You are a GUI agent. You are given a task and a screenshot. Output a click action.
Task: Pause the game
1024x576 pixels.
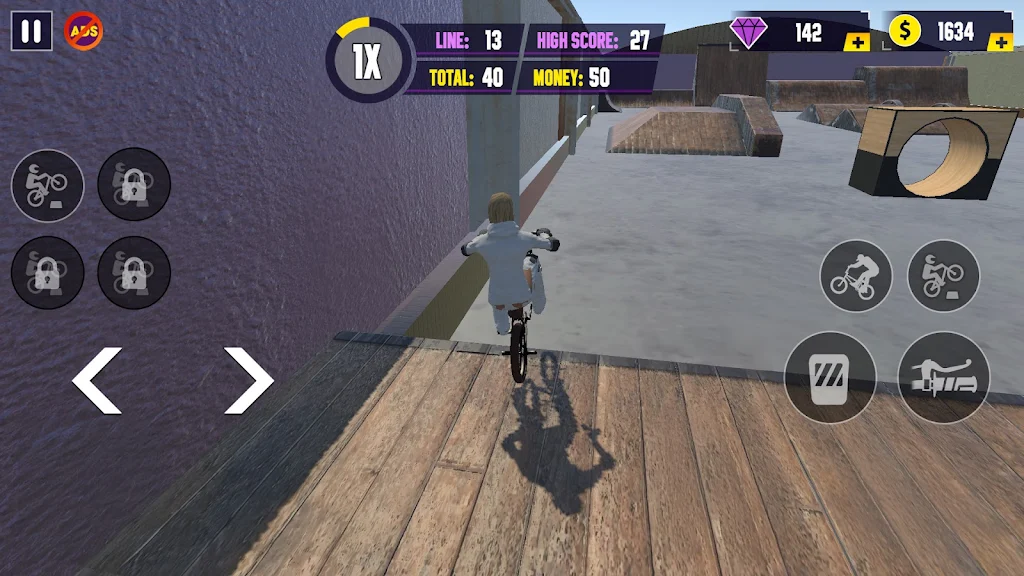click(31, 31)
